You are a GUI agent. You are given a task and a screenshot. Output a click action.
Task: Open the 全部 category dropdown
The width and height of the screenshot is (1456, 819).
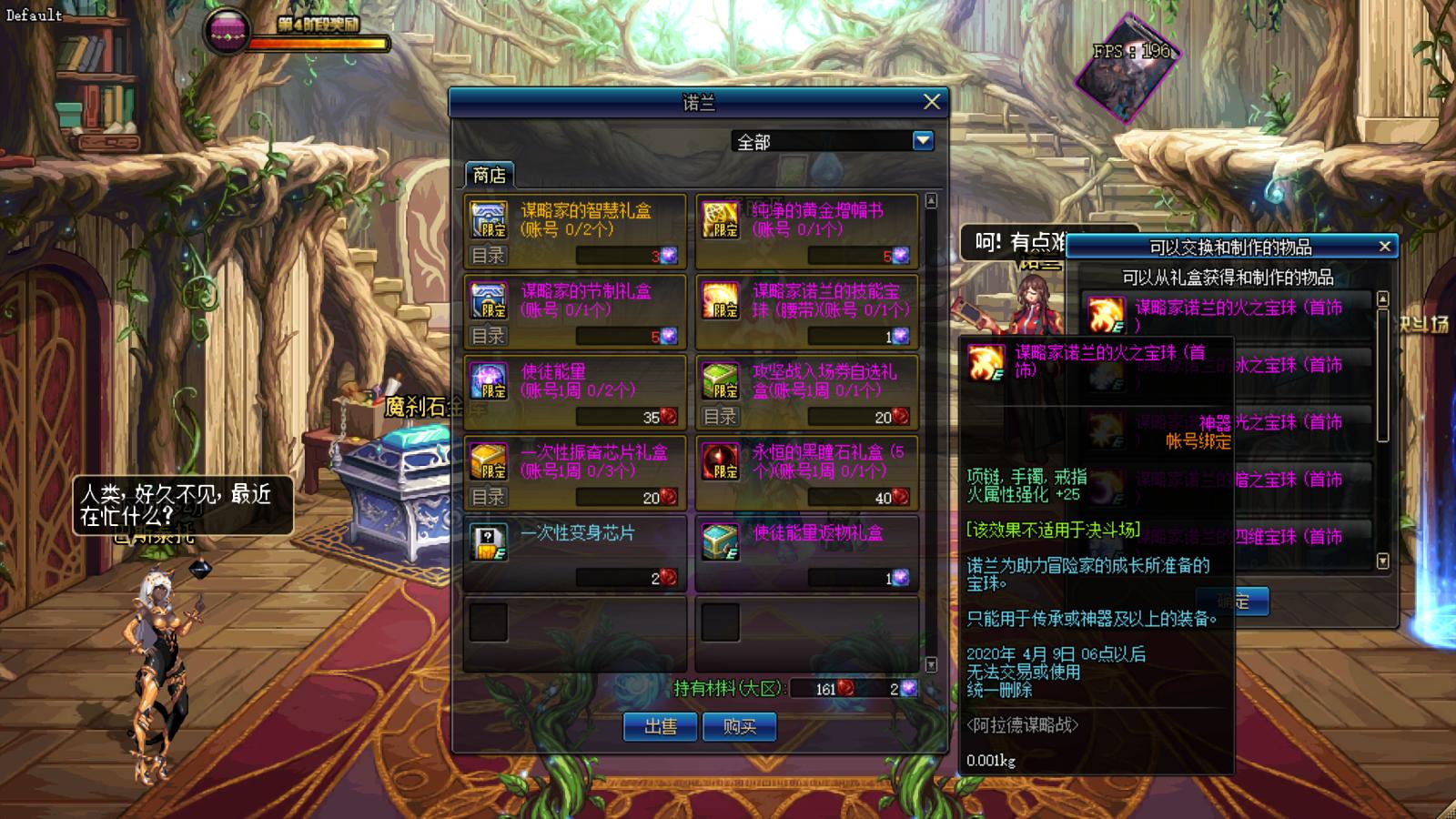(x=923, y=141)
